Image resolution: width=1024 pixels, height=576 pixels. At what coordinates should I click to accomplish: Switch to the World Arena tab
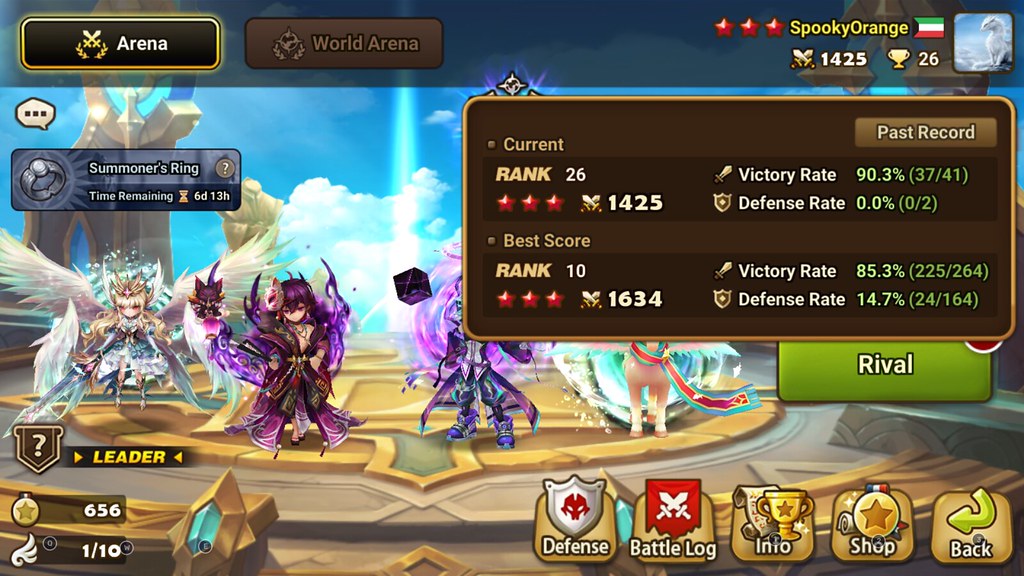(x=344, y=44)
